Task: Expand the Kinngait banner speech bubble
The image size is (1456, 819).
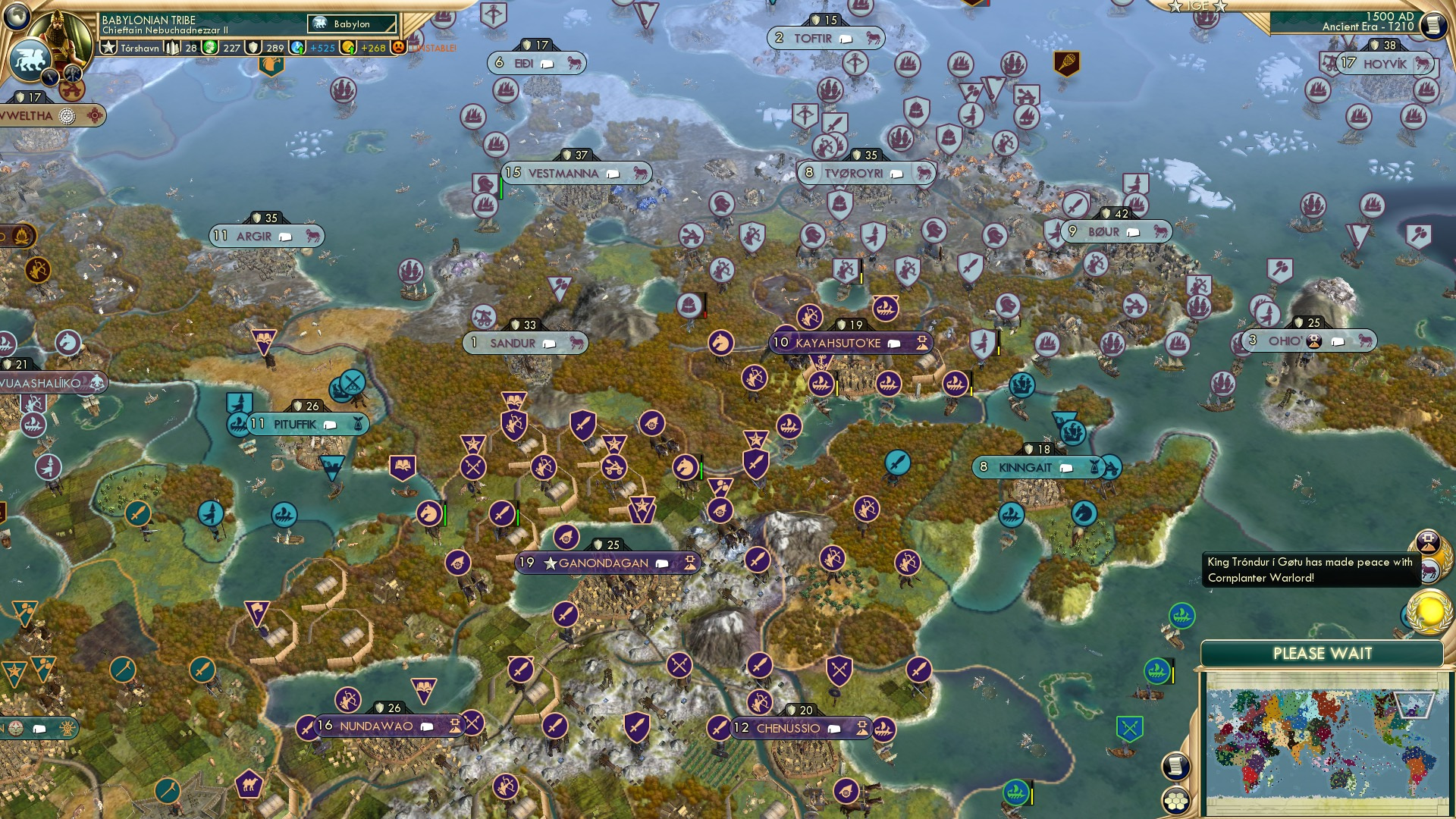Action: click(x=1065, y=468)
